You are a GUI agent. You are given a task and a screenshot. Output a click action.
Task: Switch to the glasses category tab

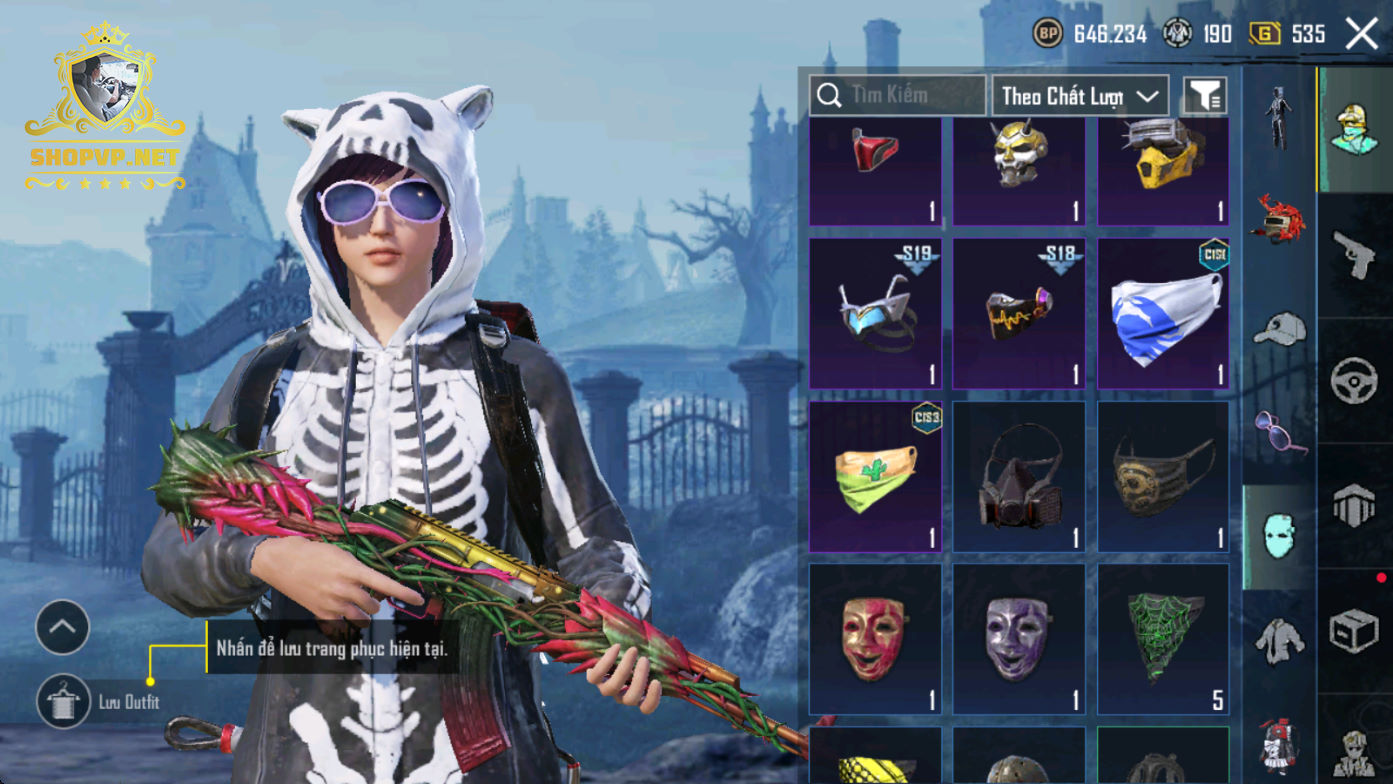(1279, 432)
